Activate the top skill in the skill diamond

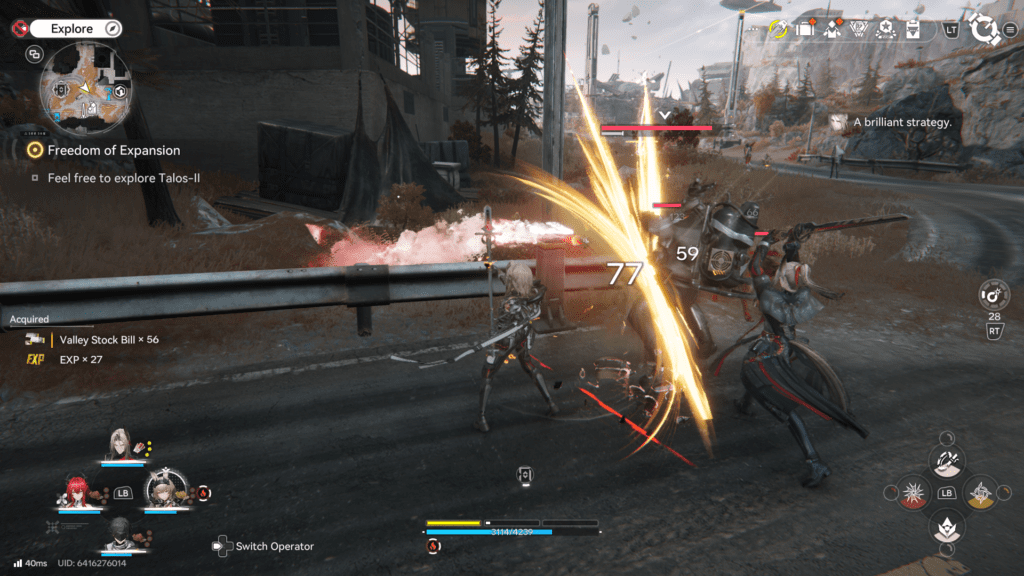point(946,460)
